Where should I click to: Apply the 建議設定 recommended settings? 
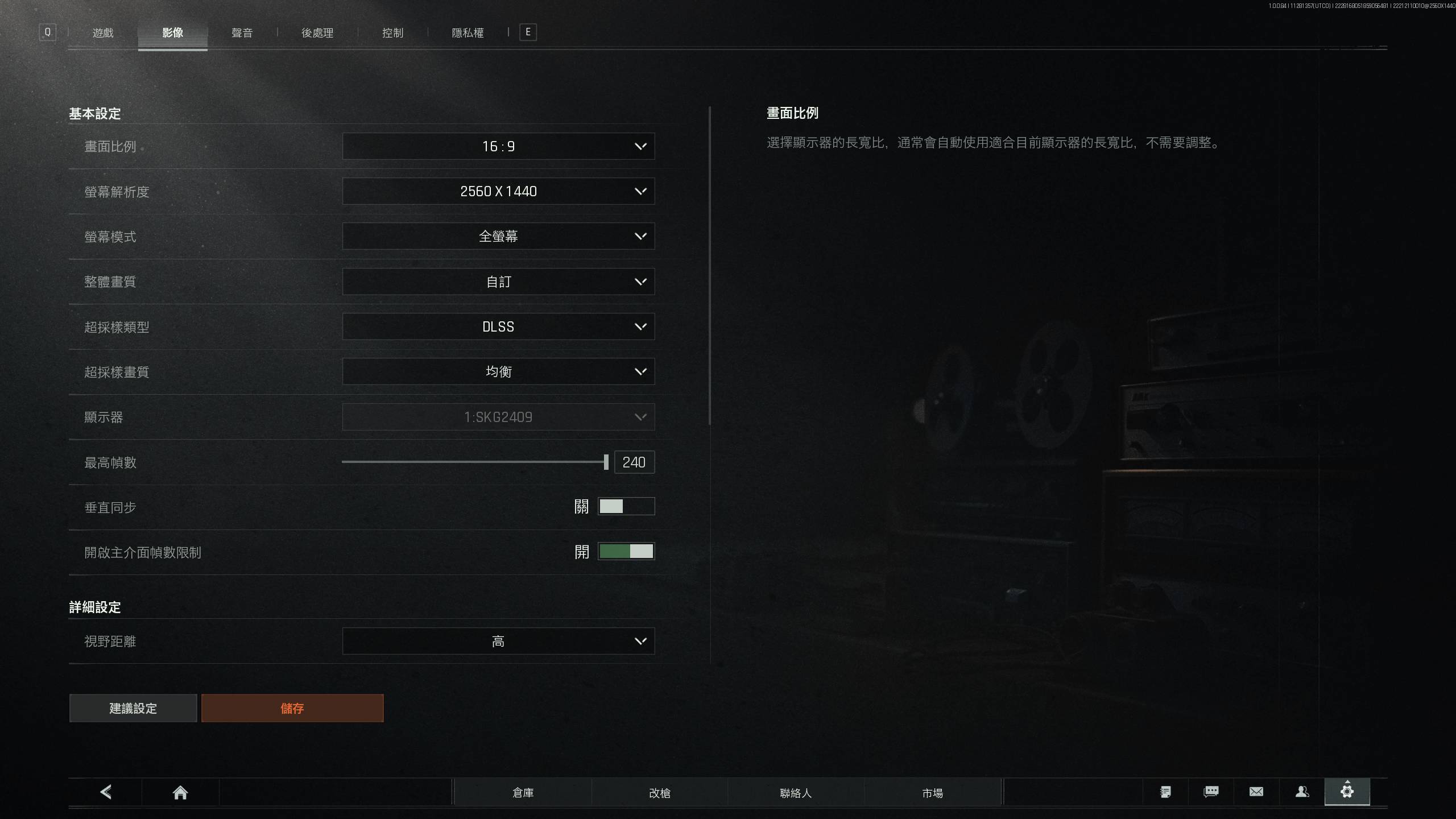click(x=133, y=708)
